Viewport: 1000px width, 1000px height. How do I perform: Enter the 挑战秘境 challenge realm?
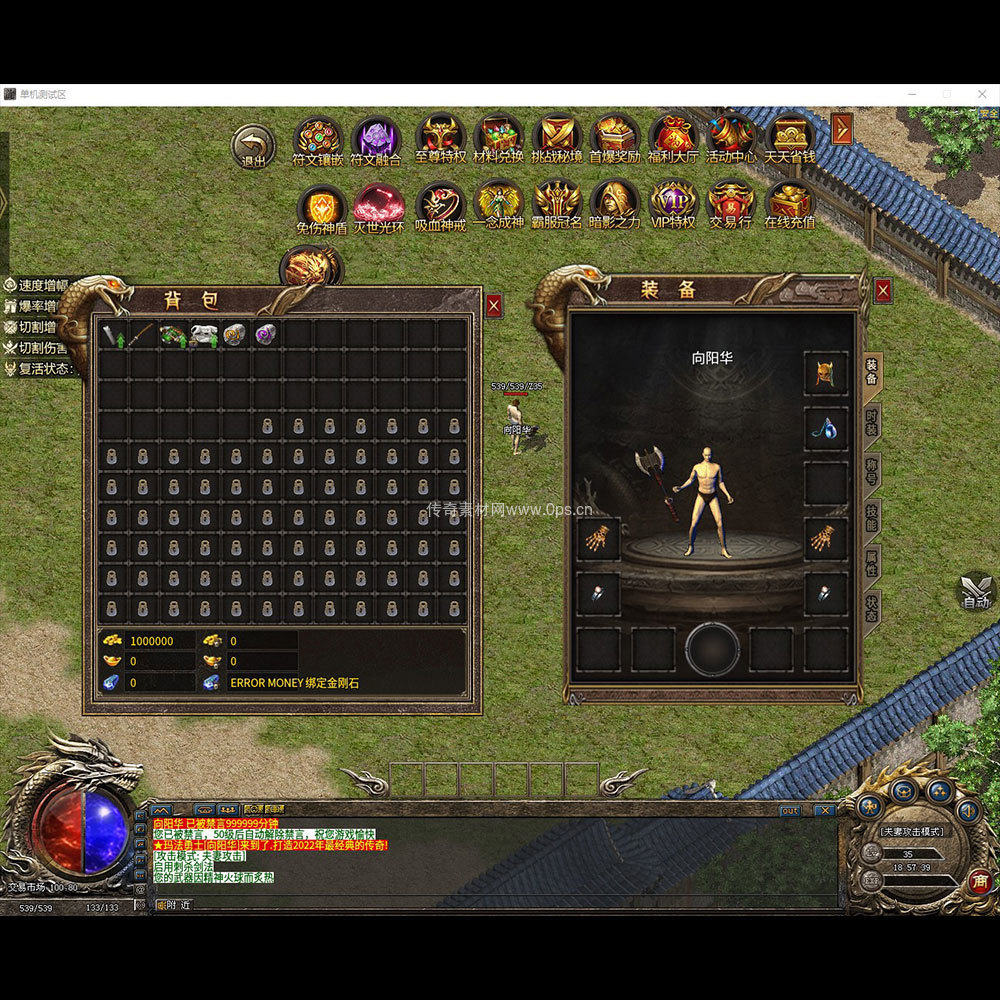[x=556, y=138]
